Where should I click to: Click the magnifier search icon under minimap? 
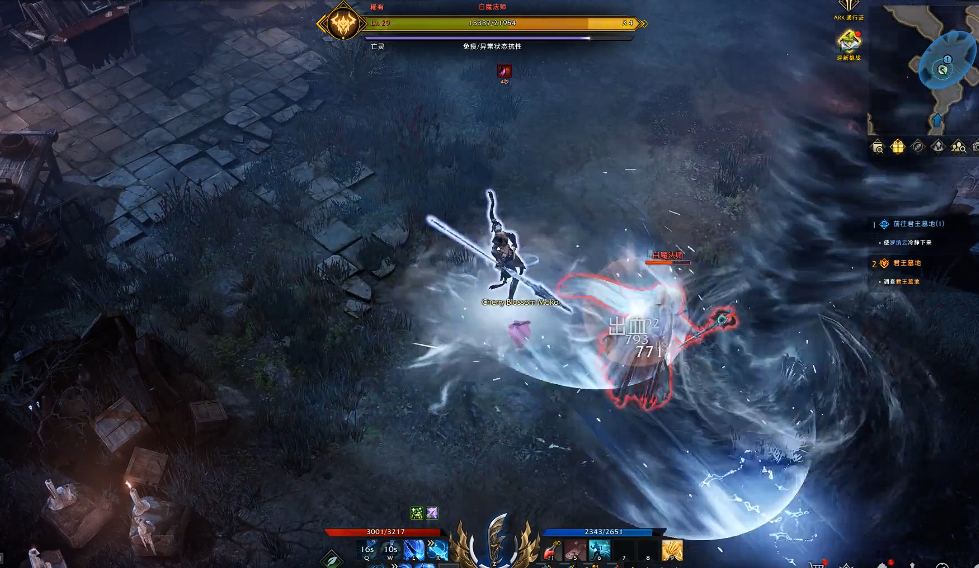pyautogui.click(x=877, y=146)
